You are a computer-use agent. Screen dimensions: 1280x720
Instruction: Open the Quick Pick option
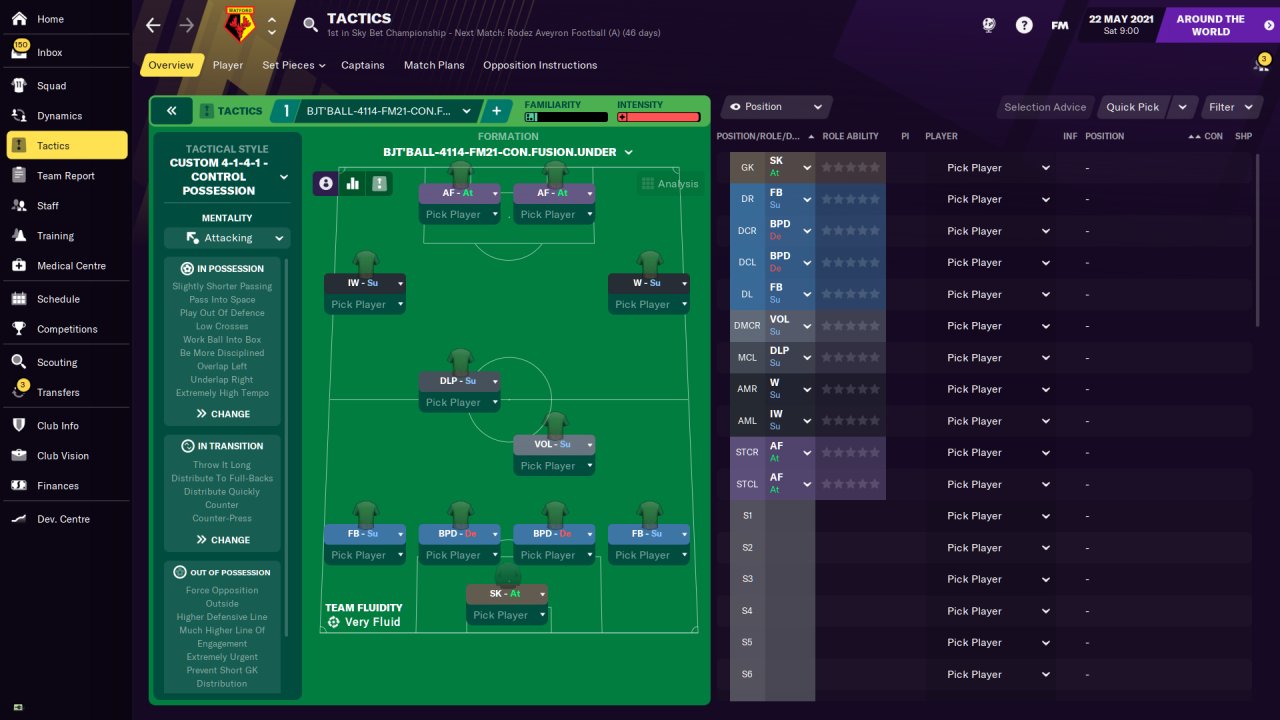coord(1132,107)
